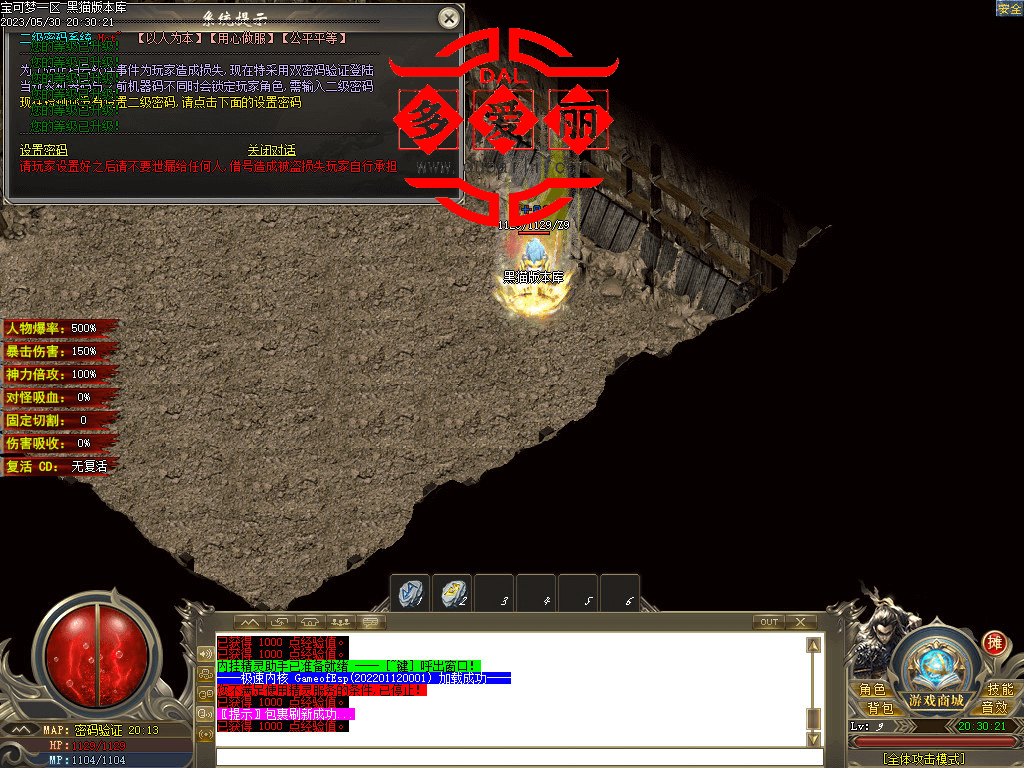Open the 背包 backpack
Screen dimensions: 1024x768
click(879, 708)
